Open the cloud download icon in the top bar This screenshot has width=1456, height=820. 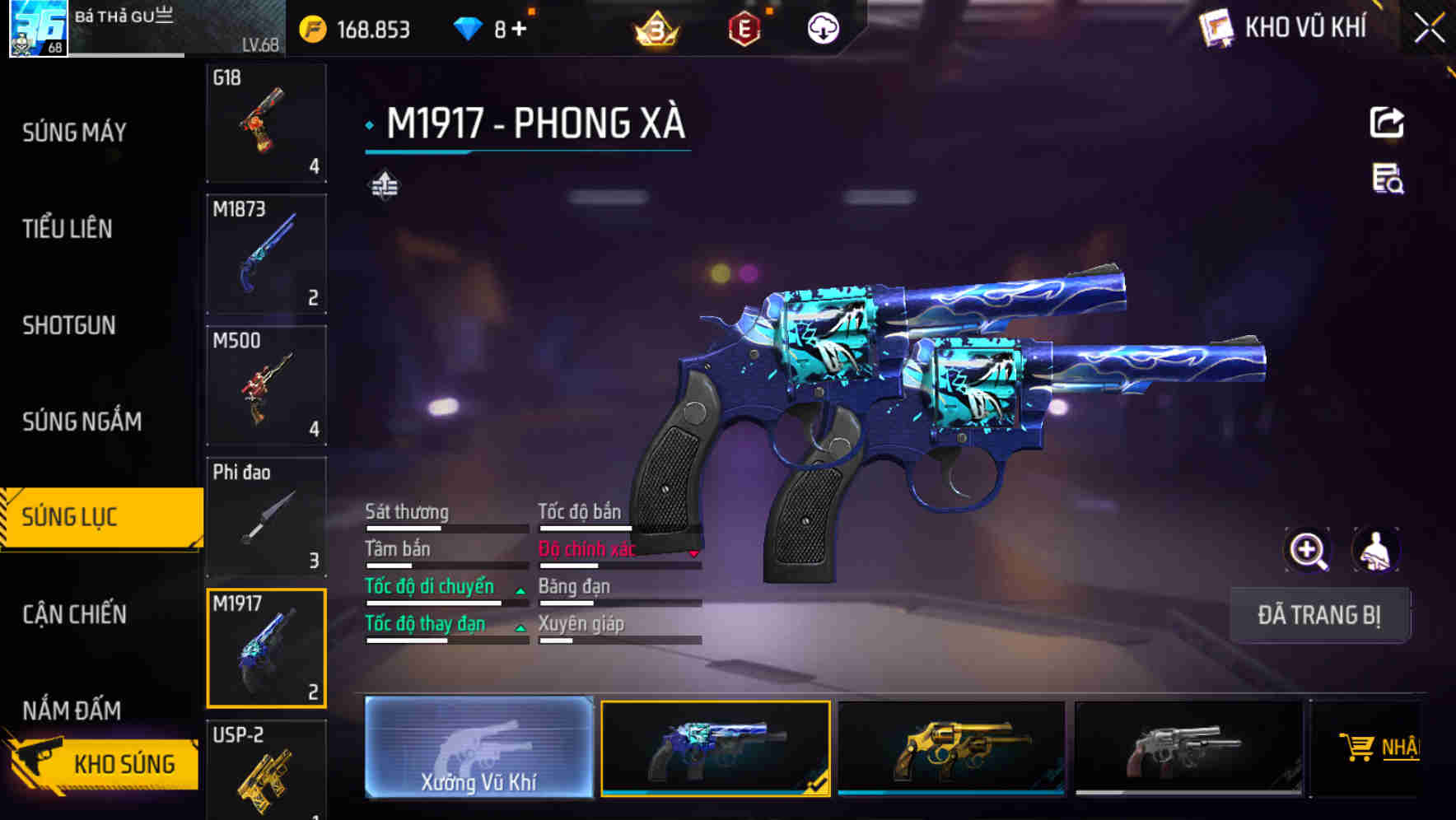(x=823, y=27)
